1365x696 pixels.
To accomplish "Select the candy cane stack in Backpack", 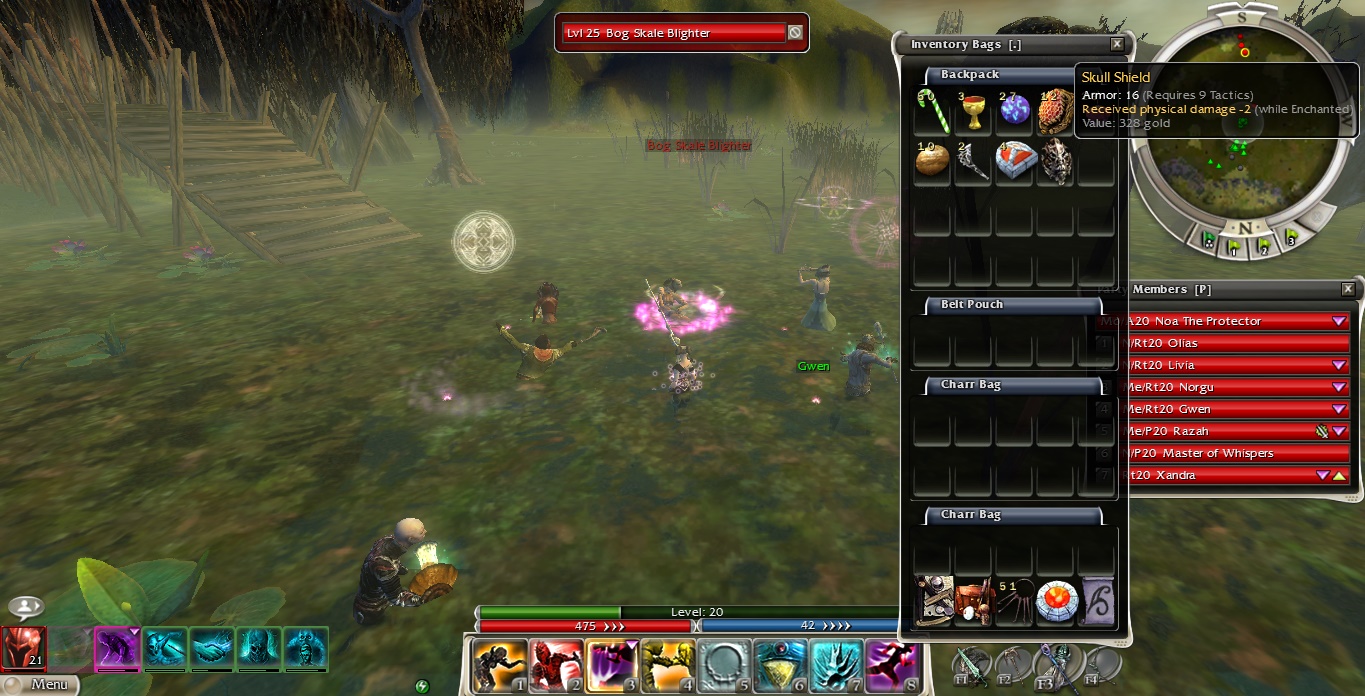I will click(x=932, y=113).
